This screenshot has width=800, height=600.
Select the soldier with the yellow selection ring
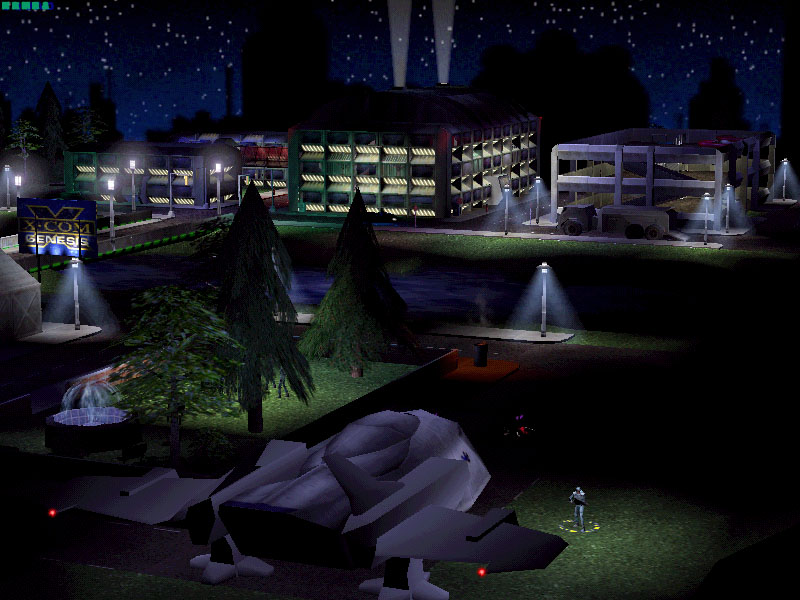point(578,507)
